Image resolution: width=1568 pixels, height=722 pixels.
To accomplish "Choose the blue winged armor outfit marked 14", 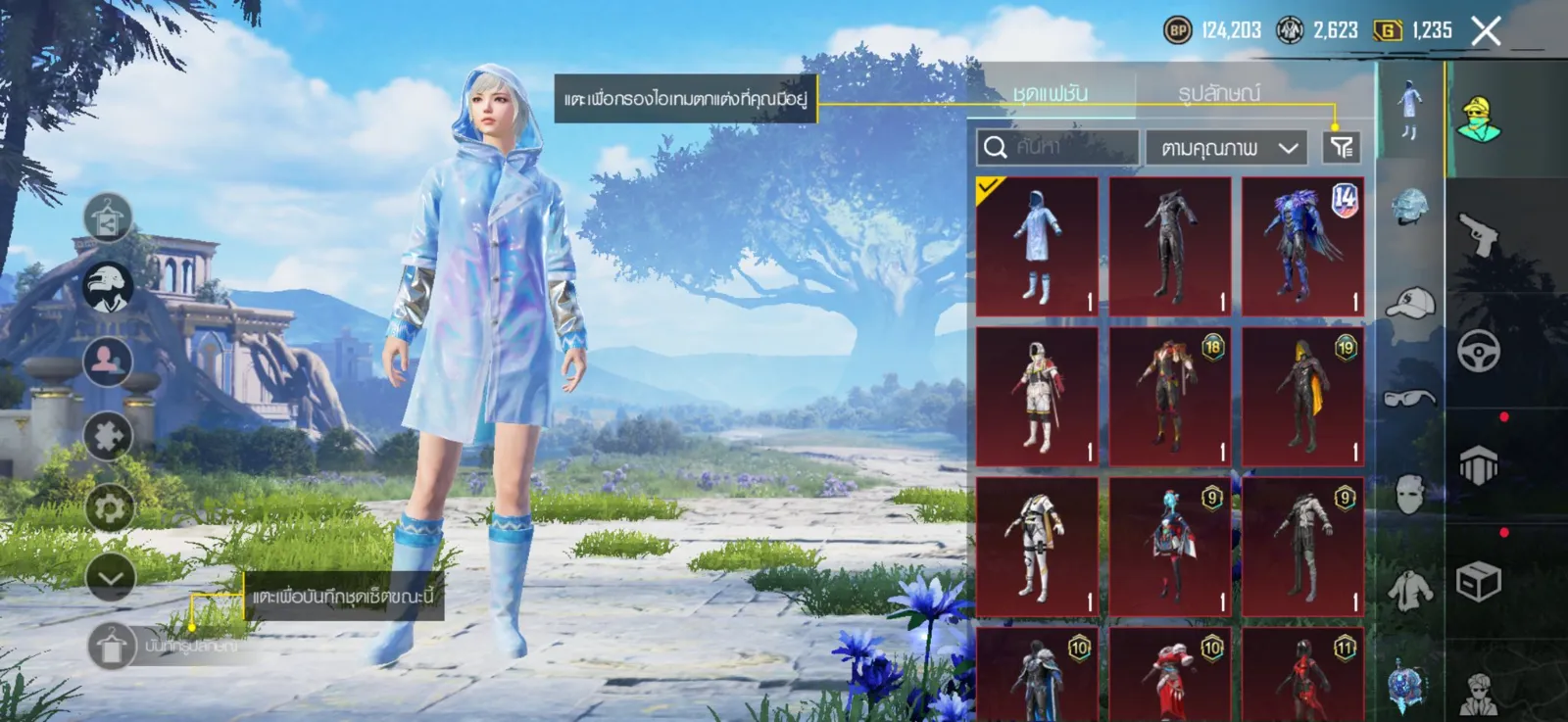I will pyautogui.click(x=1302, y=246).
